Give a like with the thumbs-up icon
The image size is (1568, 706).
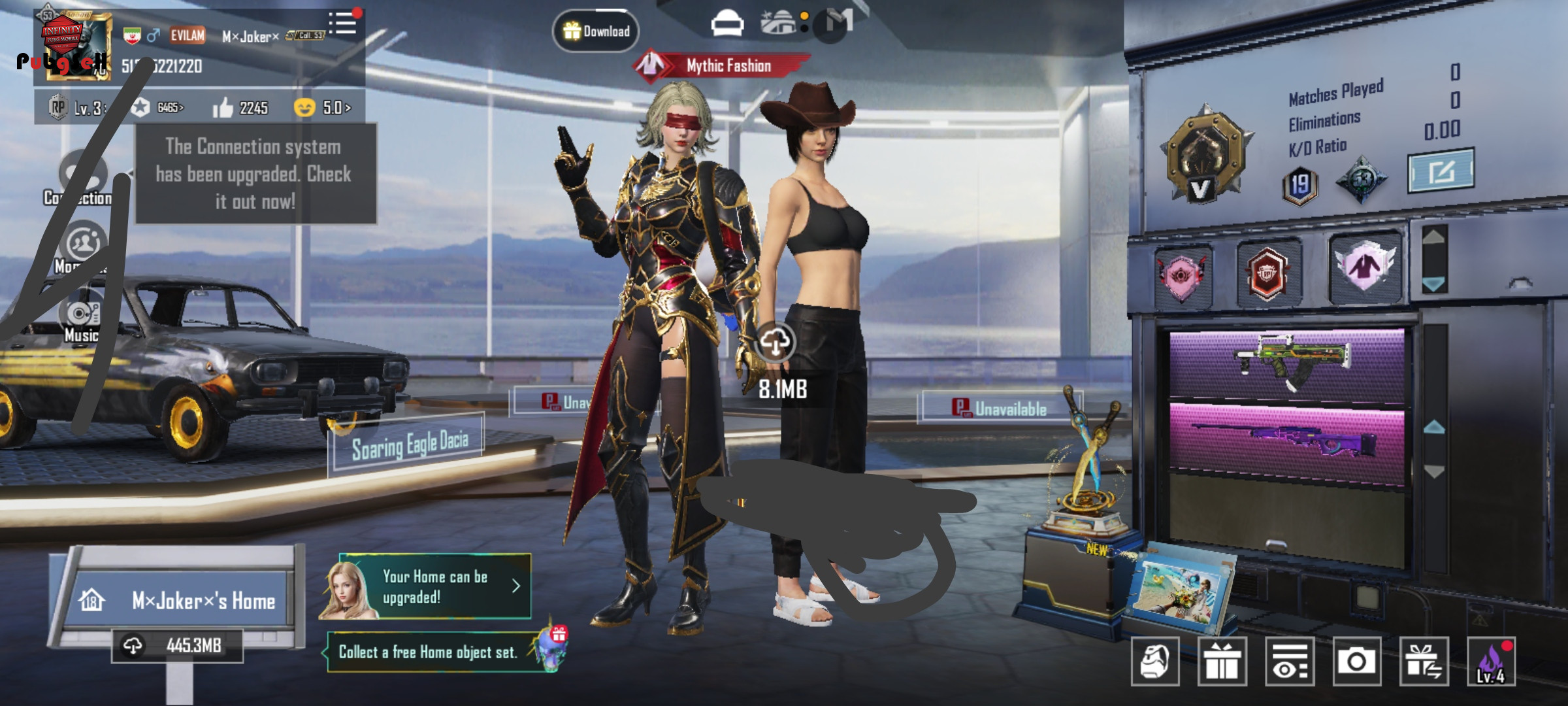coord(223,108)
